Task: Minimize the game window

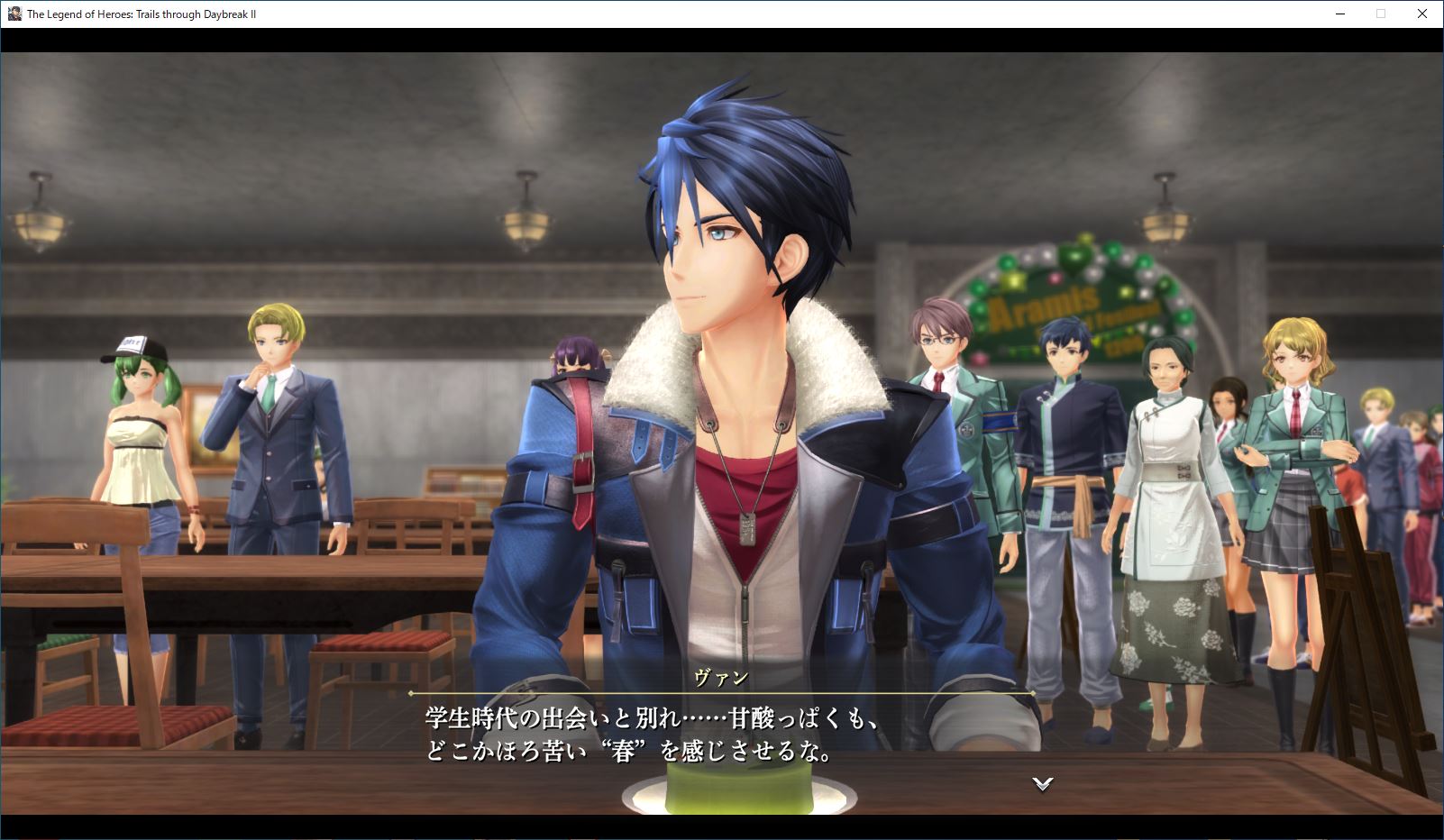Action: 1339,14
